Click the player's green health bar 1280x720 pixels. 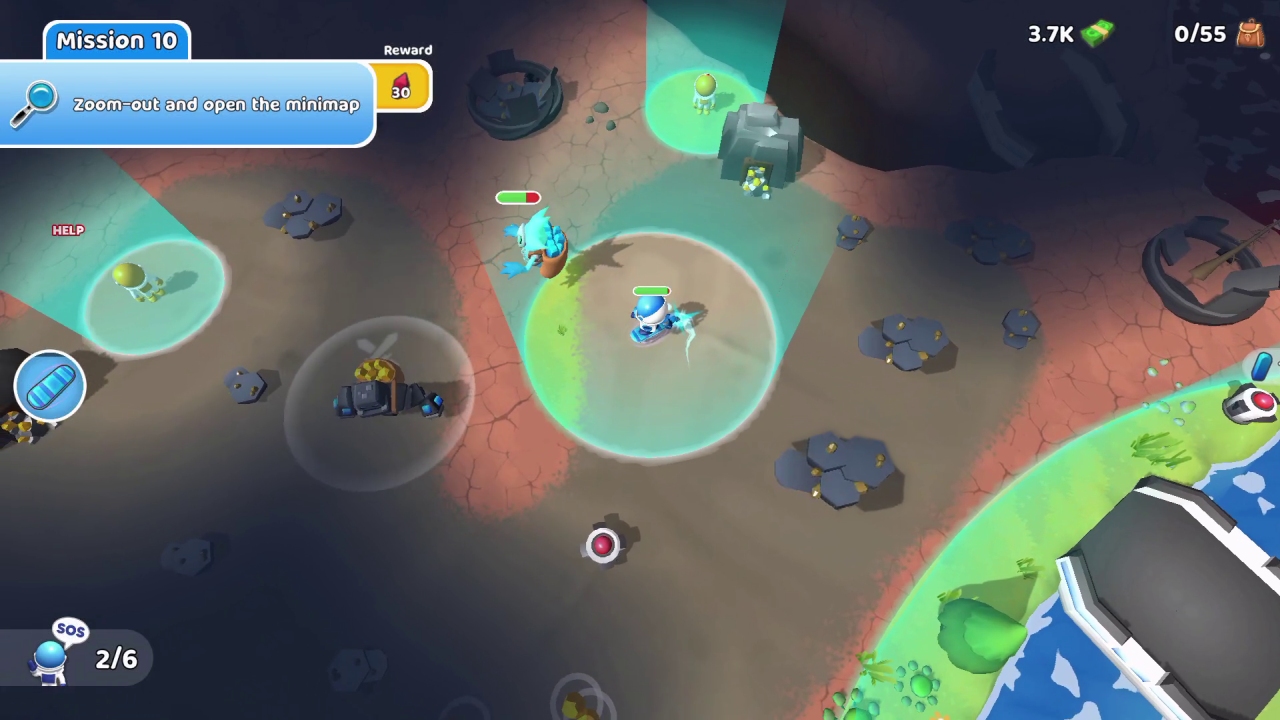(x=651, y=290)
